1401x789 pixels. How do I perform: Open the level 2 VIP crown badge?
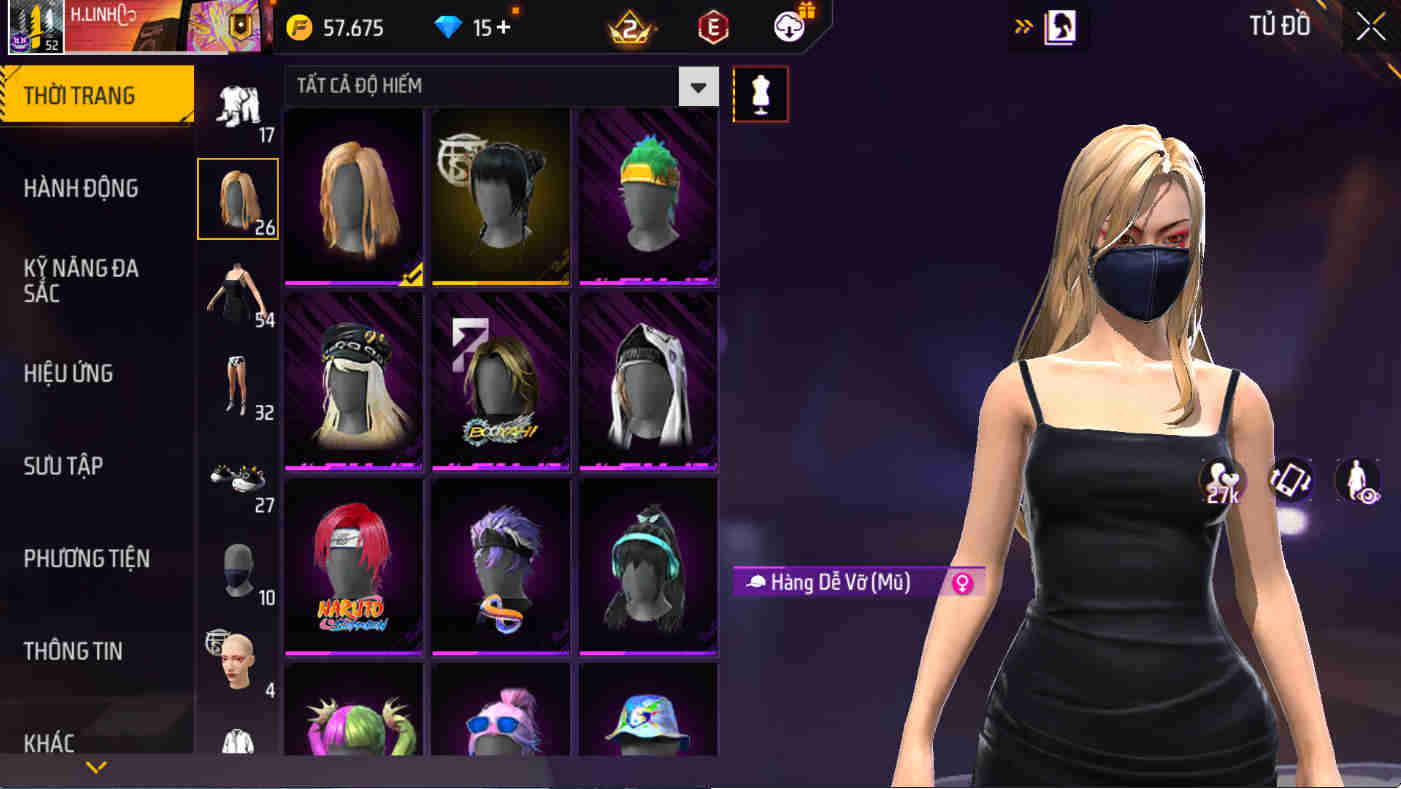[631, 27]
